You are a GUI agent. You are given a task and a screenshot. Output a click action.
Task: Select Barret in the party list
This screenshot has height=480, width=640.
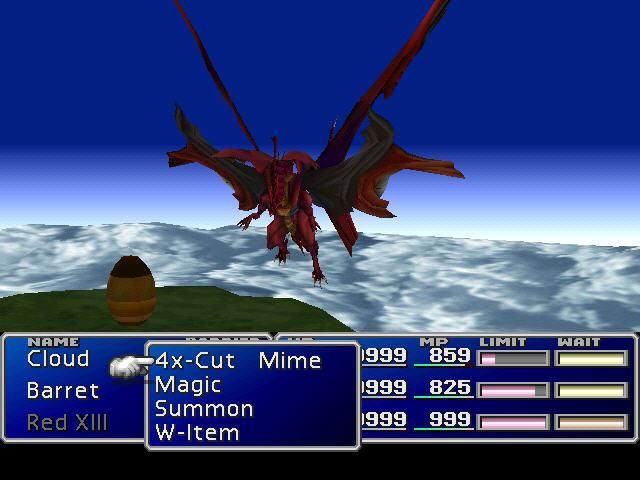pos(63,391)
